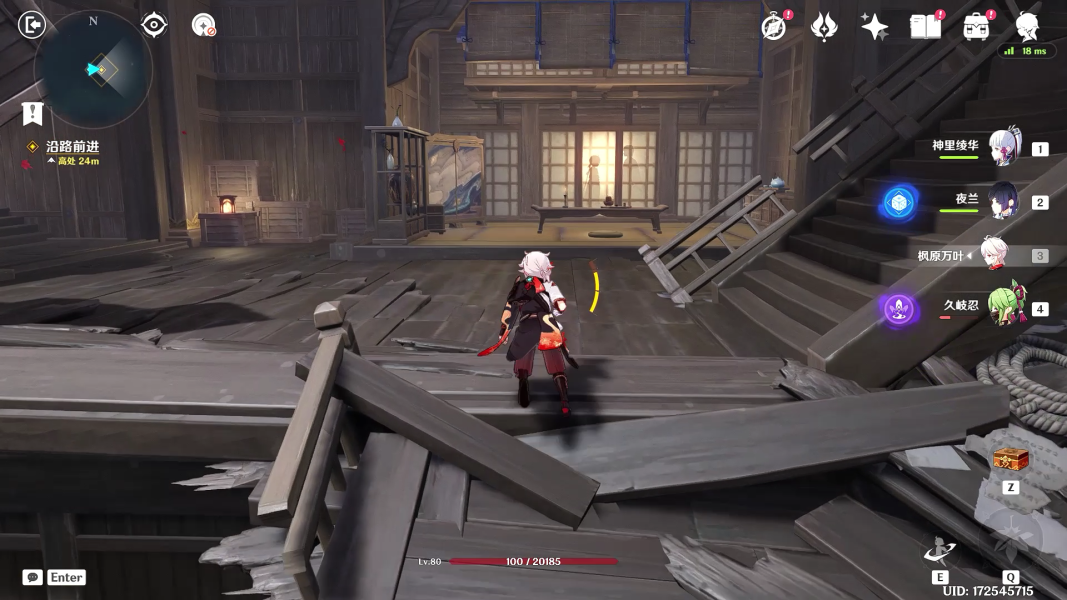Screen dimensions: 1067x600
Task: Open the character profile icon
Action: click(x=1027, y=26)
